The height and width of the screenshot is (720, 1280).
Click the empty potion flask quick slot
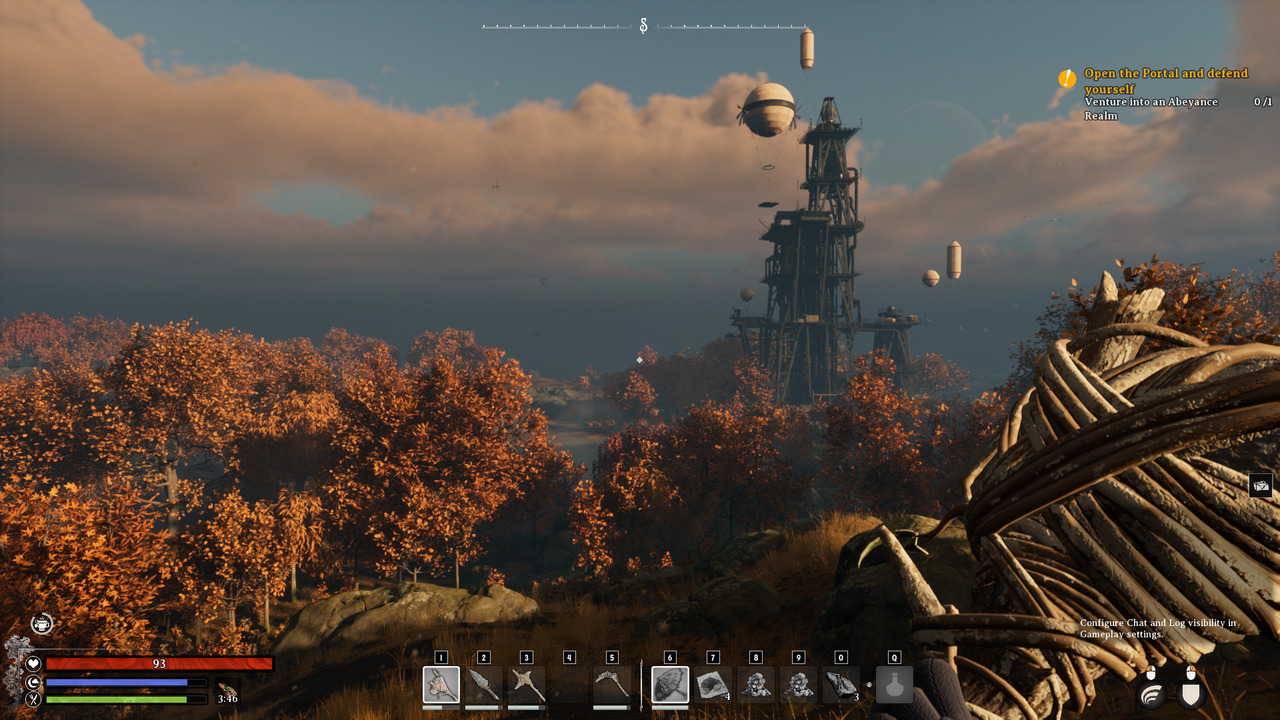pos(894,685)
